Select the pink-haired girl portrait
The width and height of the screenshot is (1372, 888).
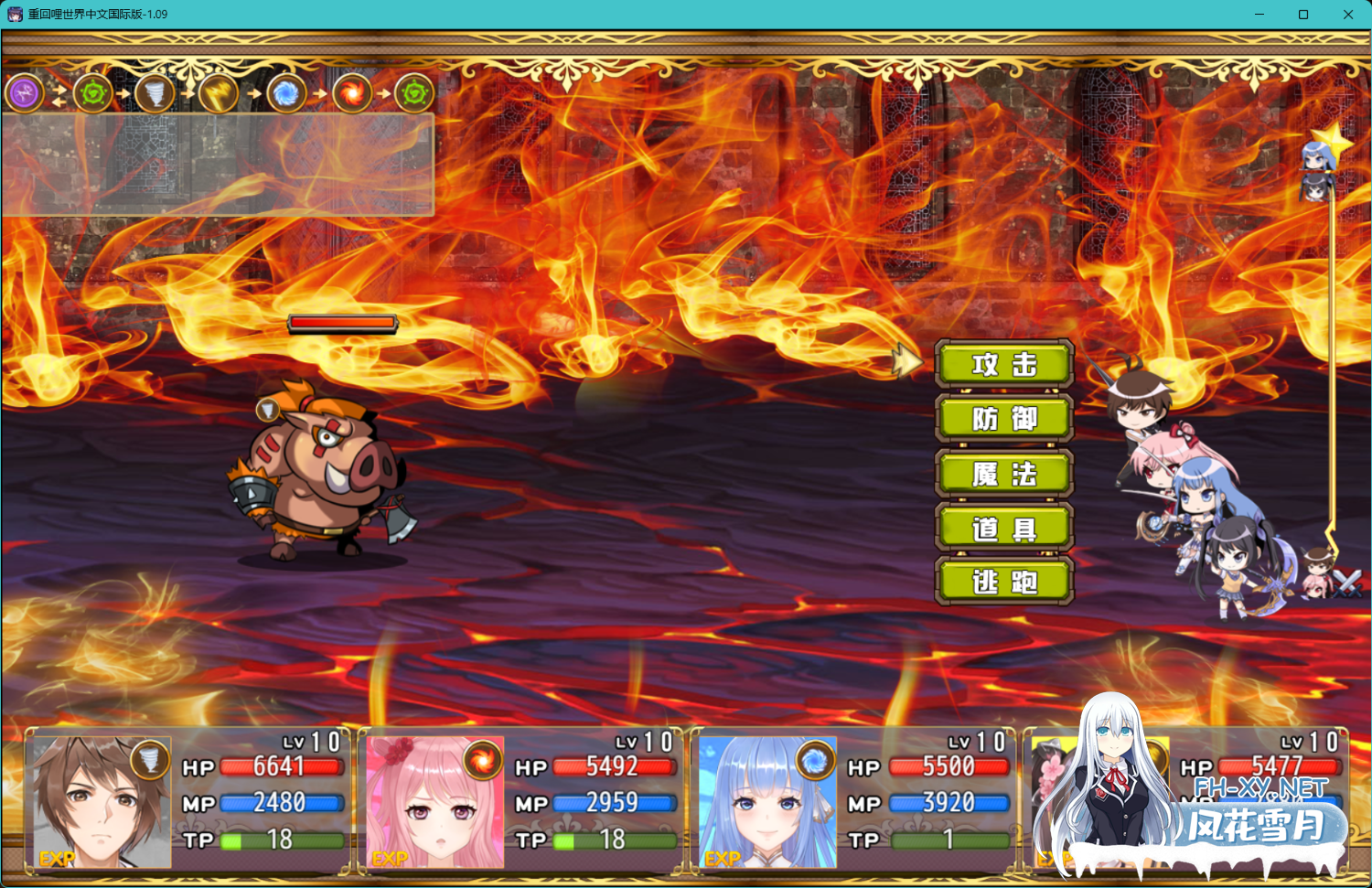pos(434,802)
